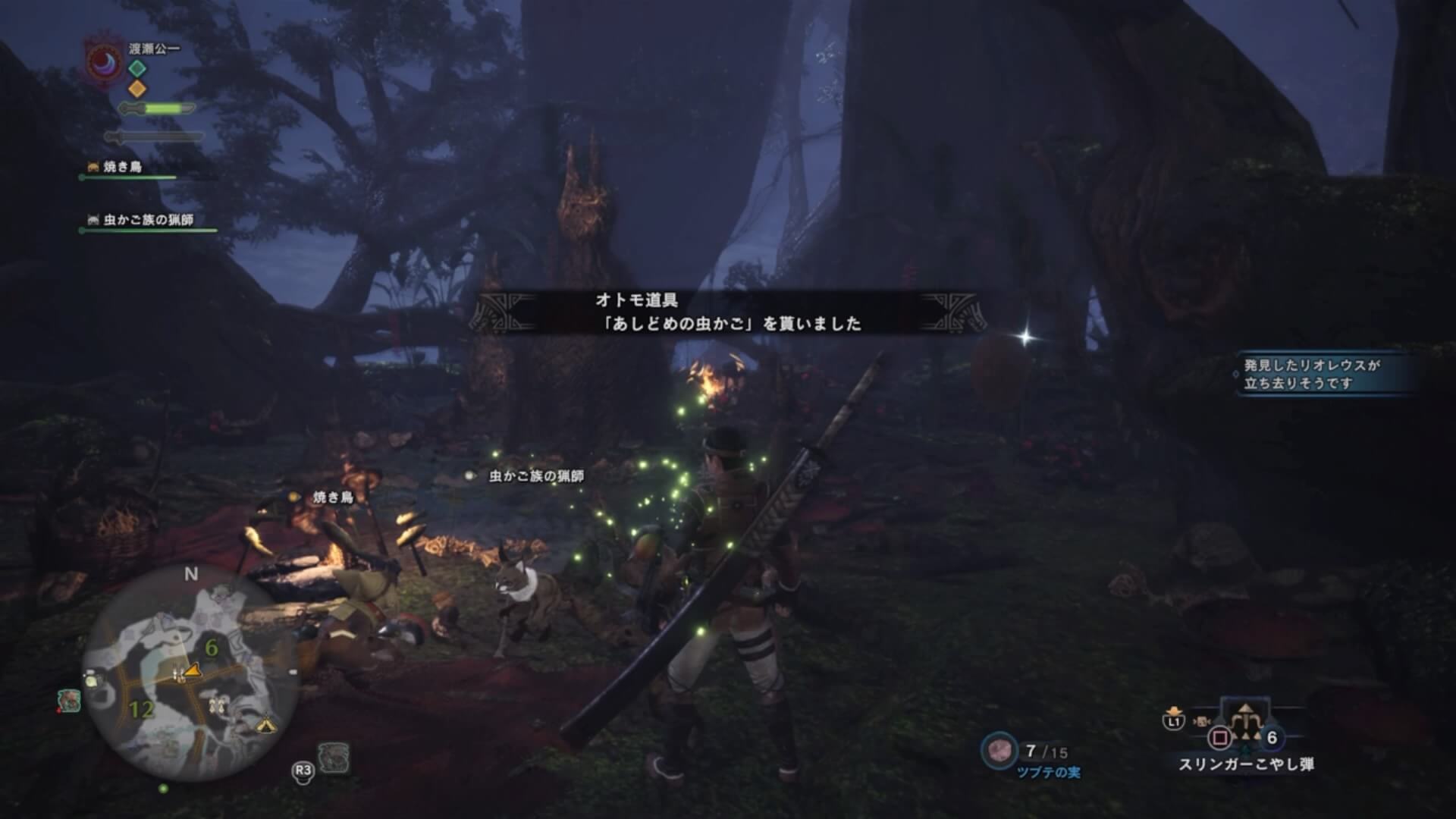This screenshot has width=1456, height=819.
Task: Click the yellow player arrow on minimap
Action: (x=193, y=669)
